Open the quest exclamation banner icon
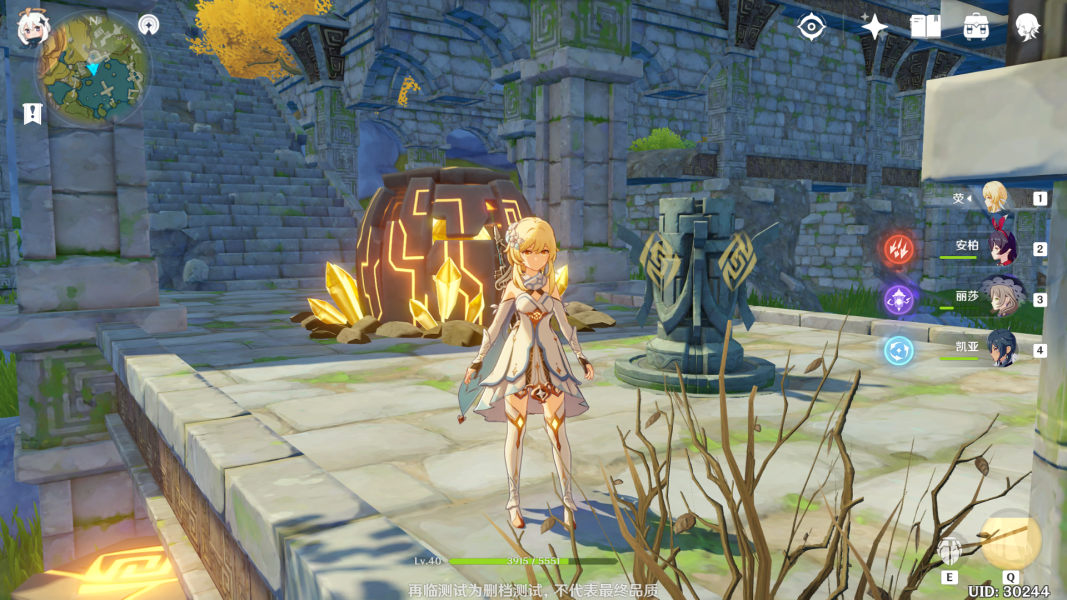Viewport: 1067px width, 600px height. [32, 113]
